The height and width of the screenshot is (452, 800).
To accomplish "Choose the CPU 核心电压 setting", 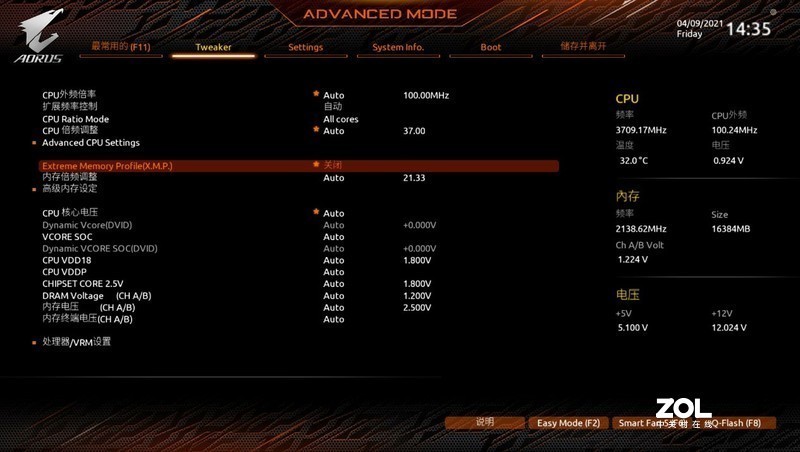I will 70,213.
